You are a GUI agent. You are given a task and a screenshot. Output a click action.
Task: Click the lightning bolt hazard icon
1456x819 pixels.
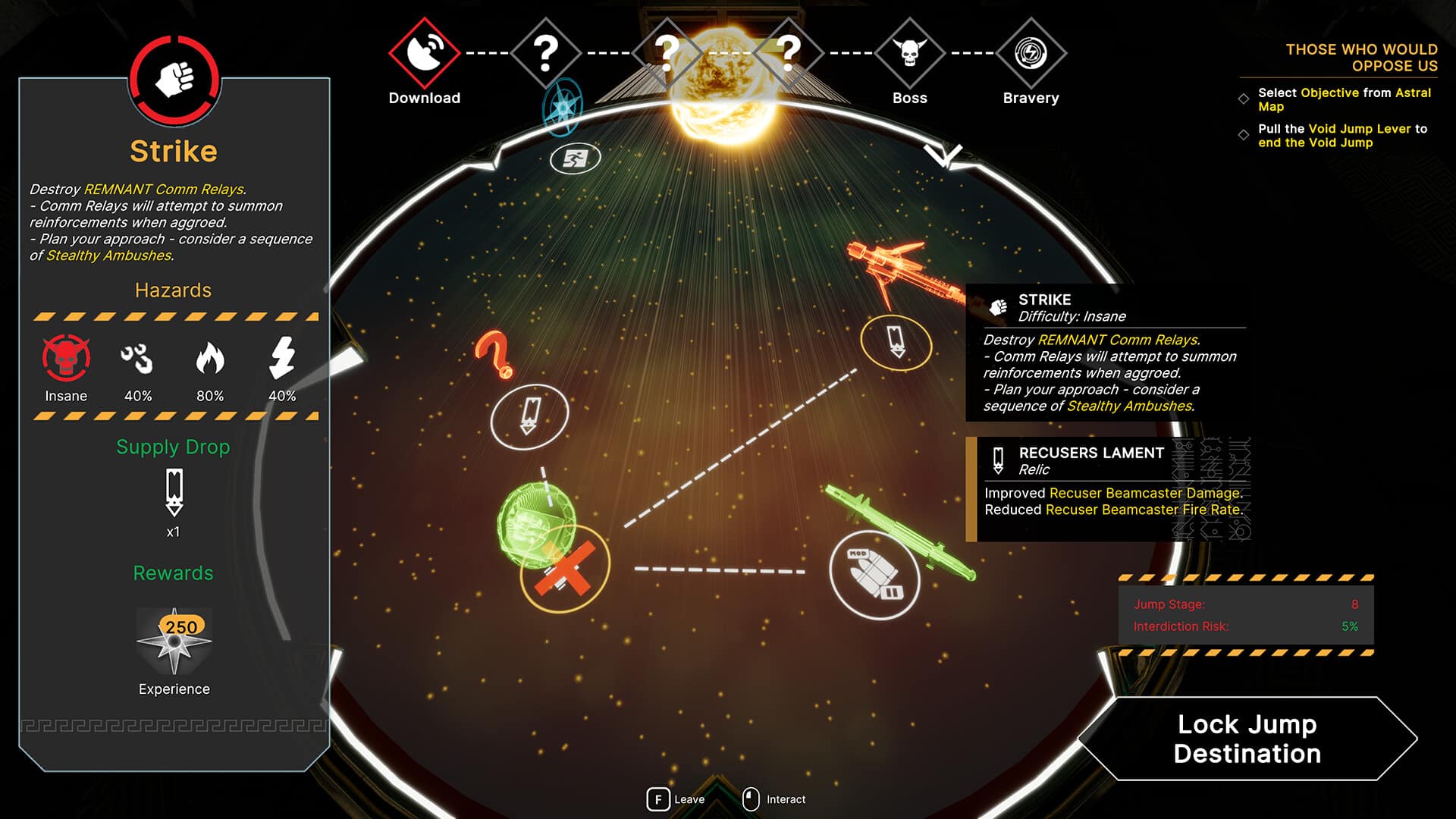pos(282,358)
